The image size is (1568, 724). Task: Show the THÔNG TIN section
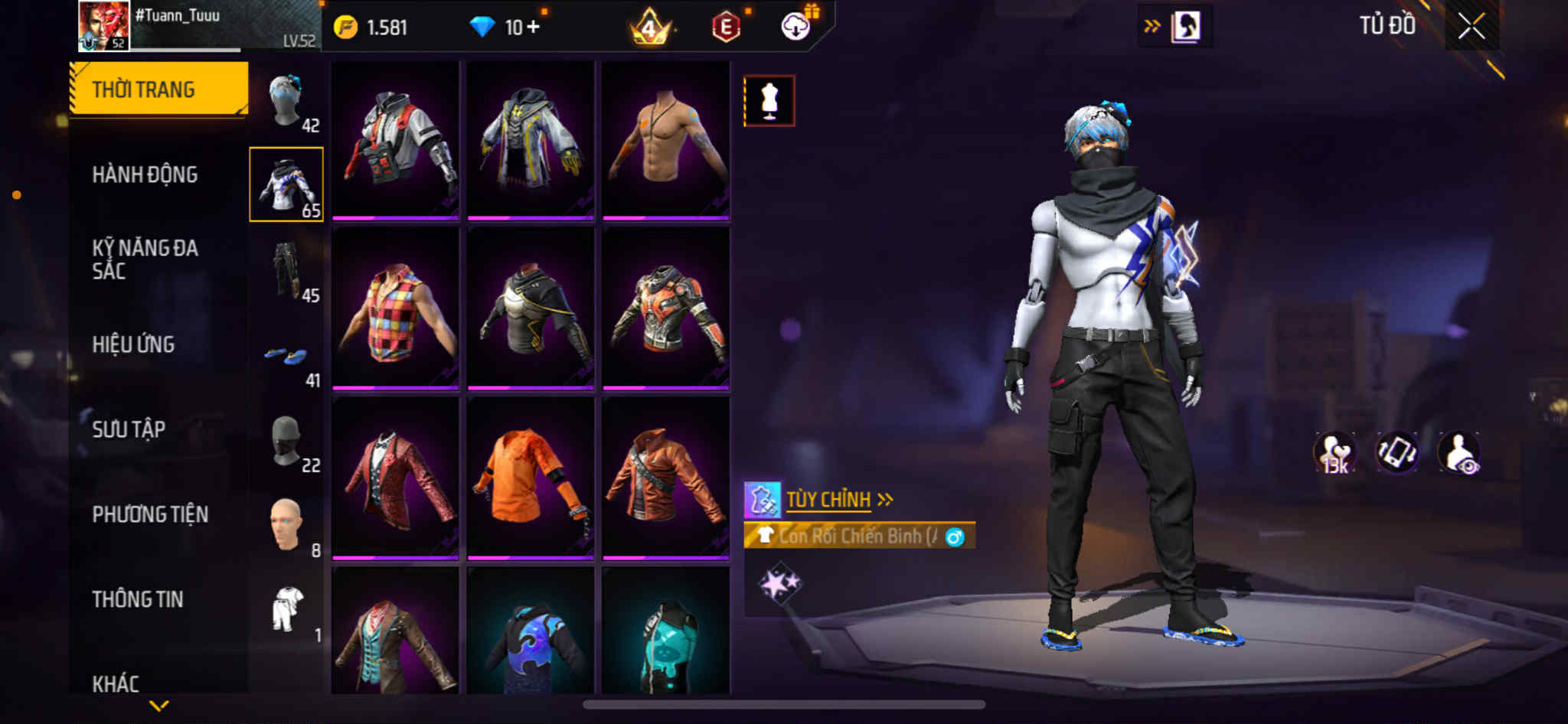pyautogui.click(x=138, y=599)
